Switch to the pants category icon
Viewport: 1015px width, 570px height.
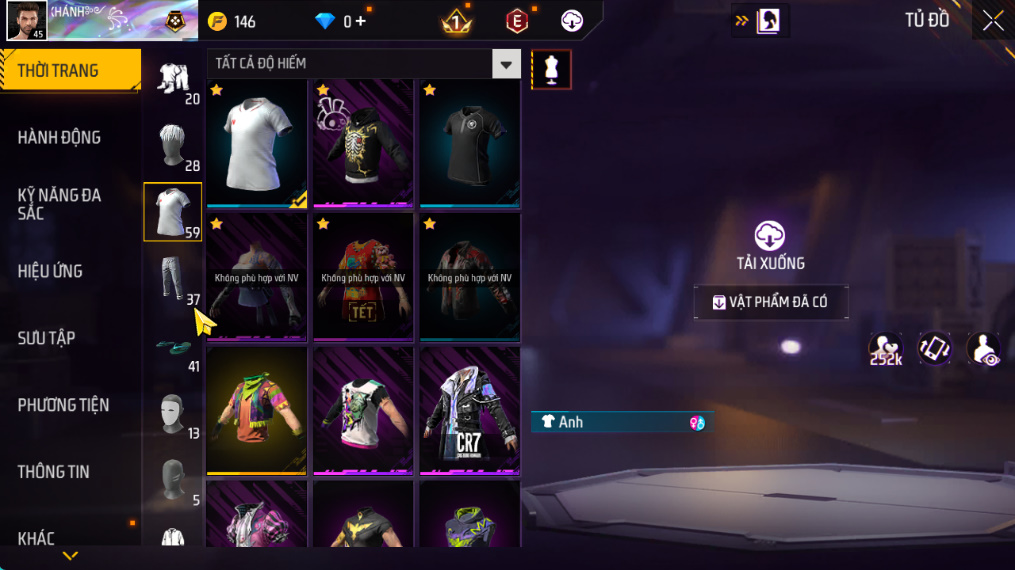point(172,280)
